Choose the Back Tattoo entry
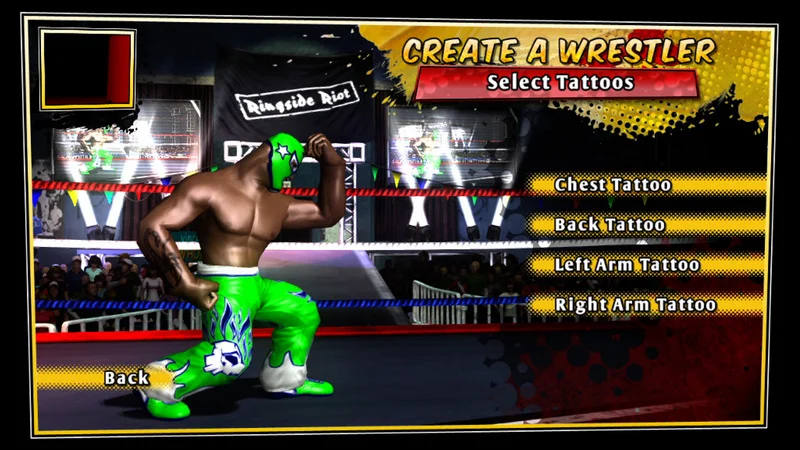This screenshot has height=450, width=800. [x=610, y=225]
